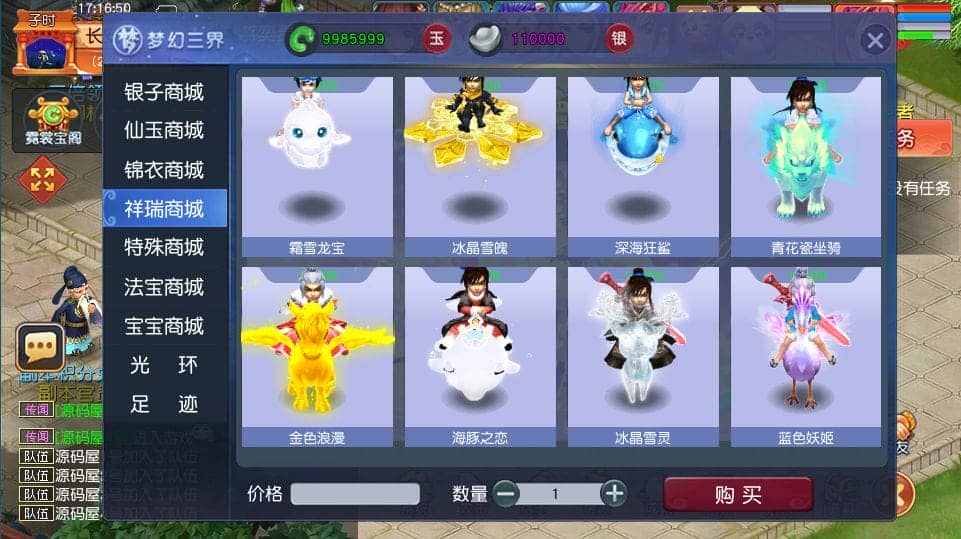
Task: Switch to 法宝商城 tab
Action: click(164, 287)
